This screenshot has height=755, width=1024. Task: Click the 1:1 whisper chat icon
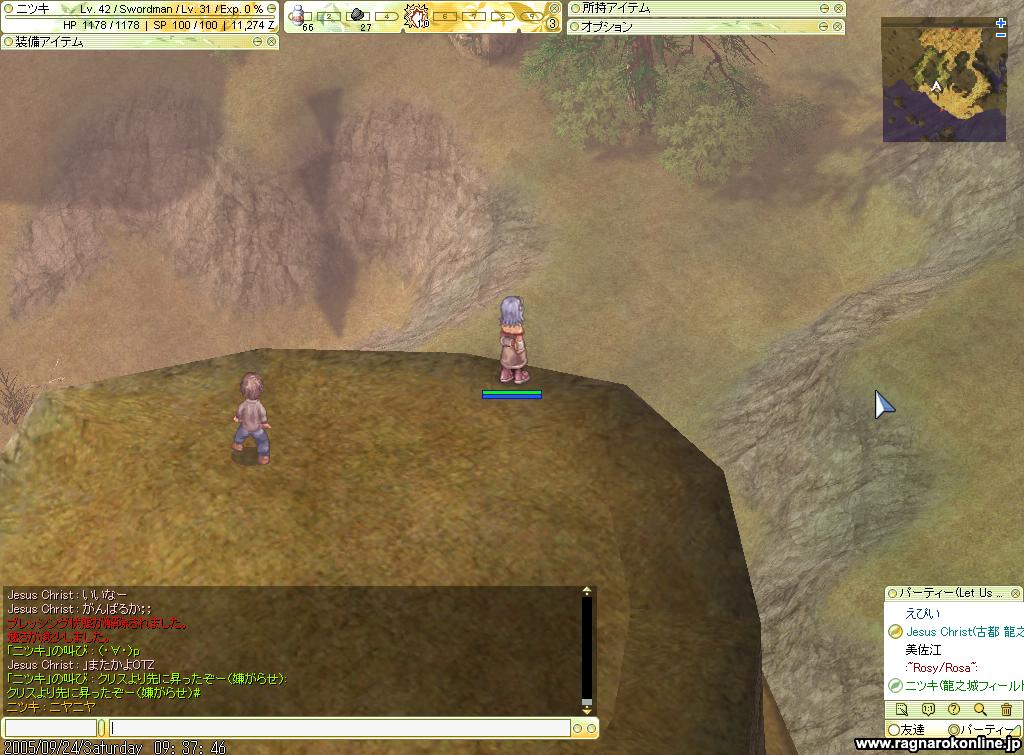pyautogui.click(x=928, y=710)
